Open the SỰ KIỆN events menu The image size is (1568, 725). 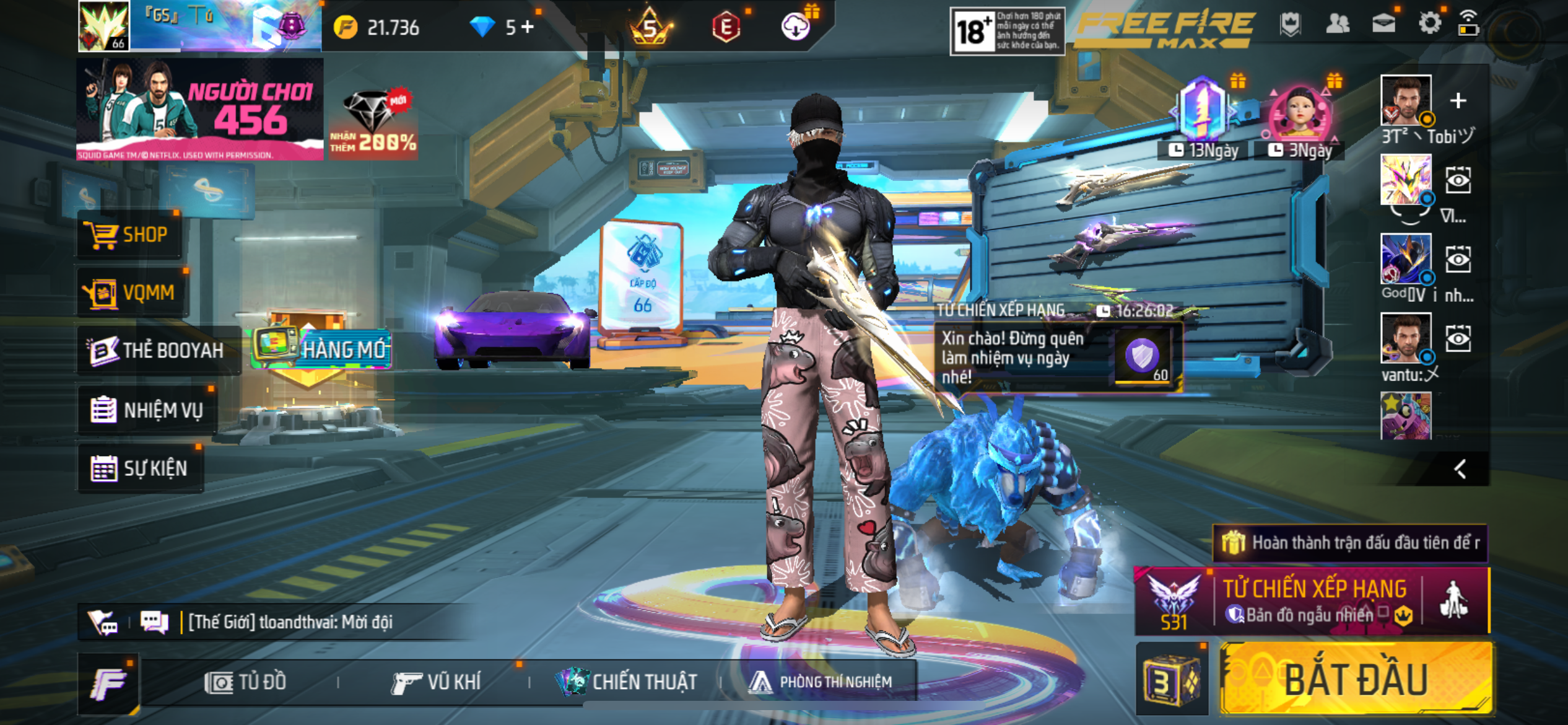(140, 468)
